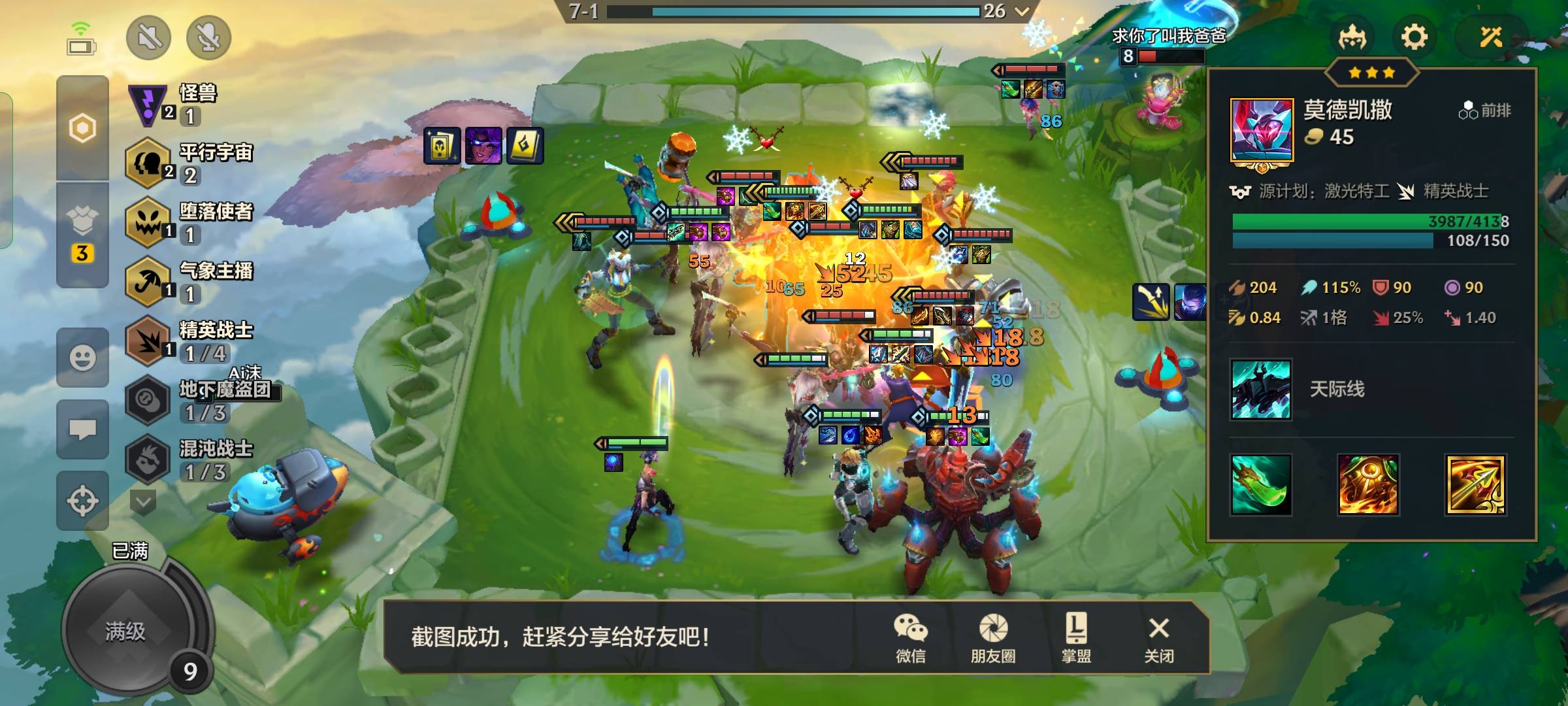Share the screenshot to 掌盟
The image size is (1568, 706).
point(1076,637)
